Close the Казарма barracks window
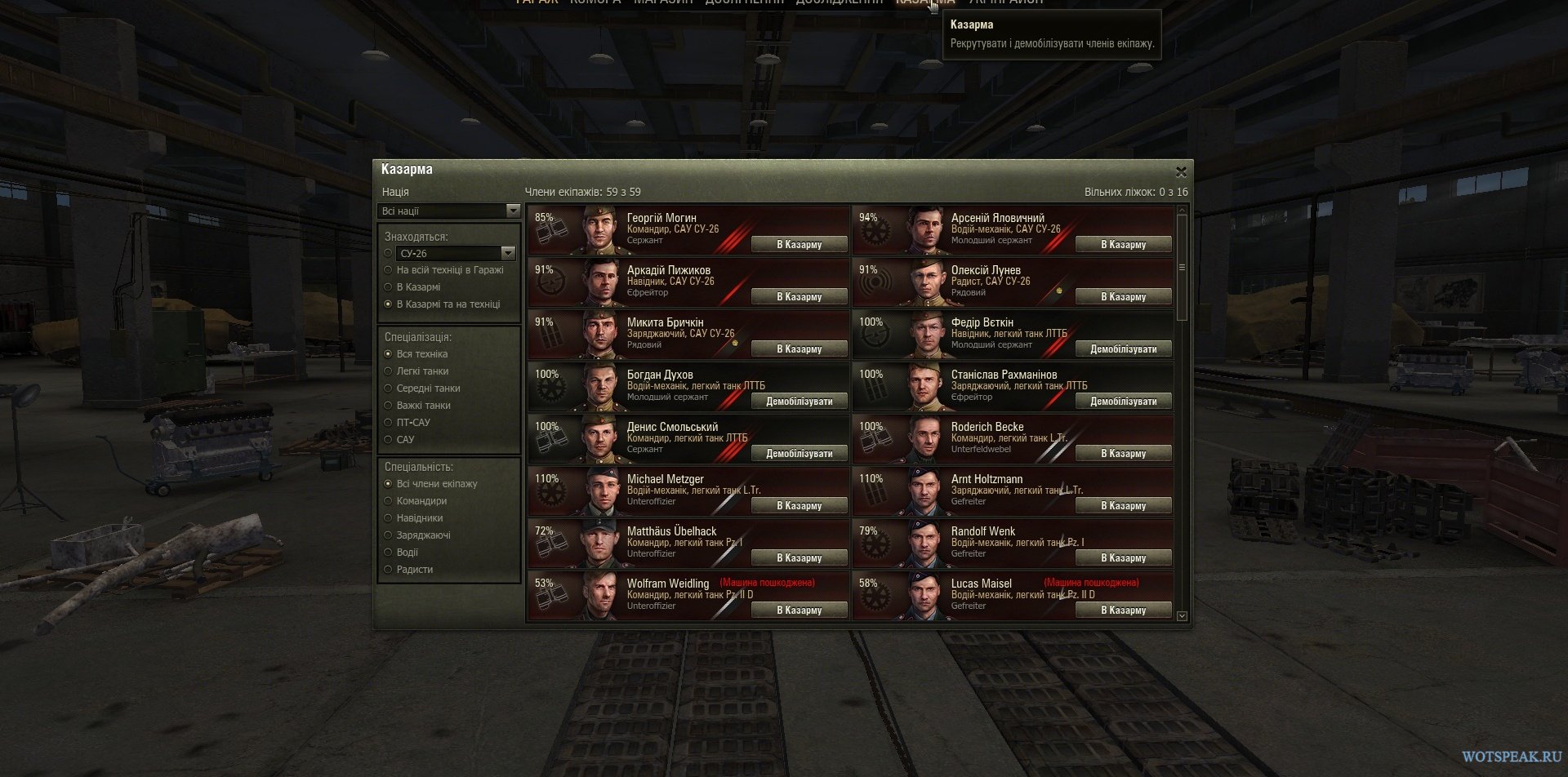Image resolution: width=1568 pixels, height=777 pixels. pos(1181,172)
